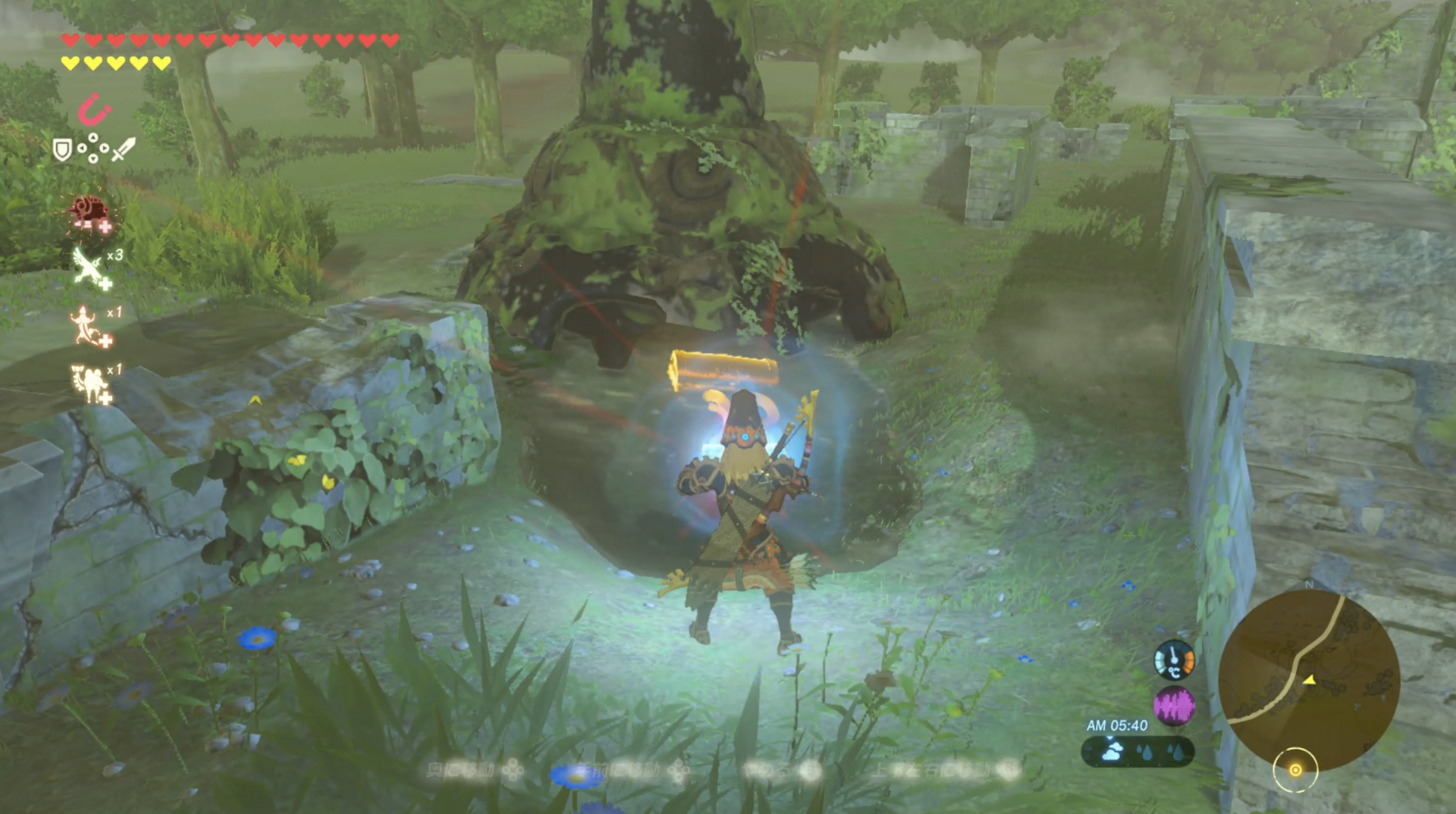The image size is (1456, 814).
Task: Toggle the down arrow on the d-pad
Action: pyautogui.click(x=93, y=158)
